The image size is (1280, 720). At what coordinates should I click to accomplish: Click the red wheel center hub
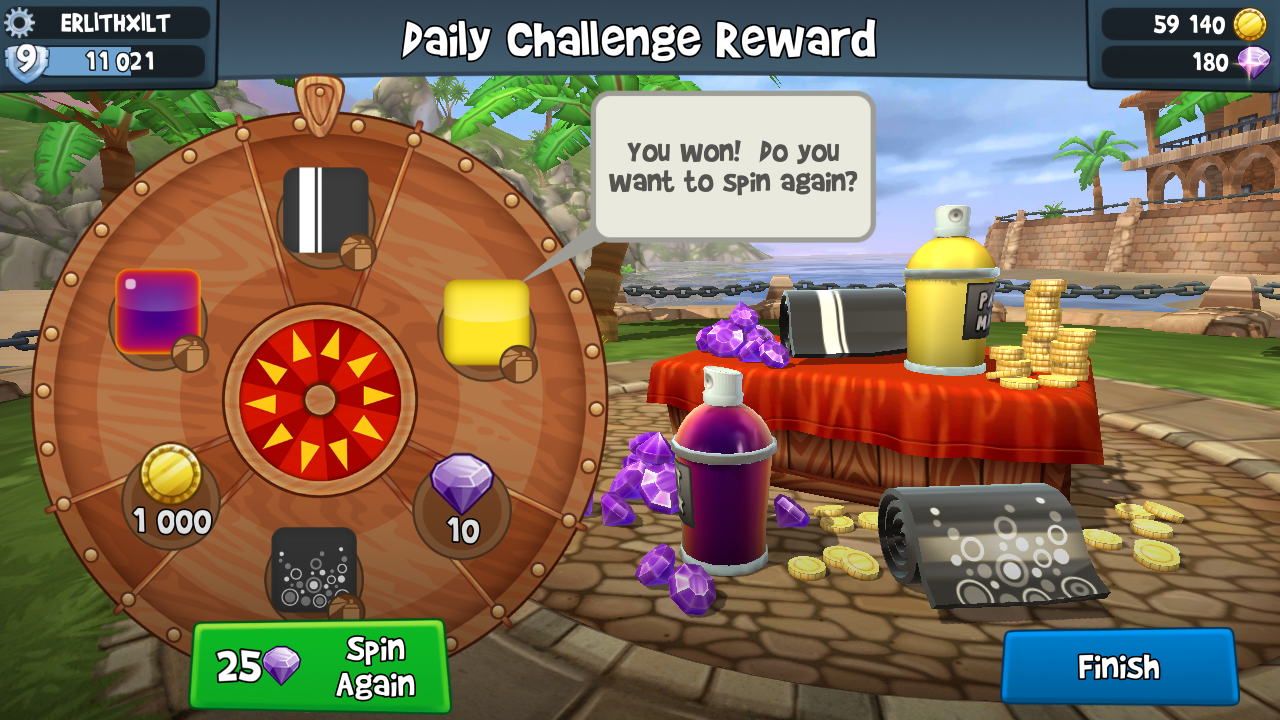coord(320,400)
